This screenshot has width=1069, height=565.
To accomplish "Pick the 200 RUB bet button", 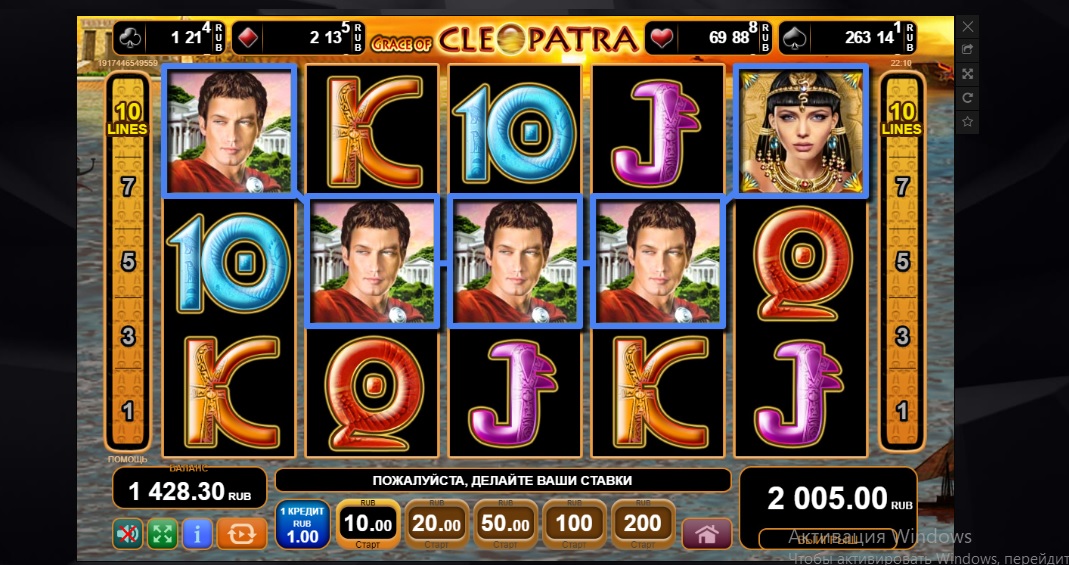I will click(x=642, y=525).
